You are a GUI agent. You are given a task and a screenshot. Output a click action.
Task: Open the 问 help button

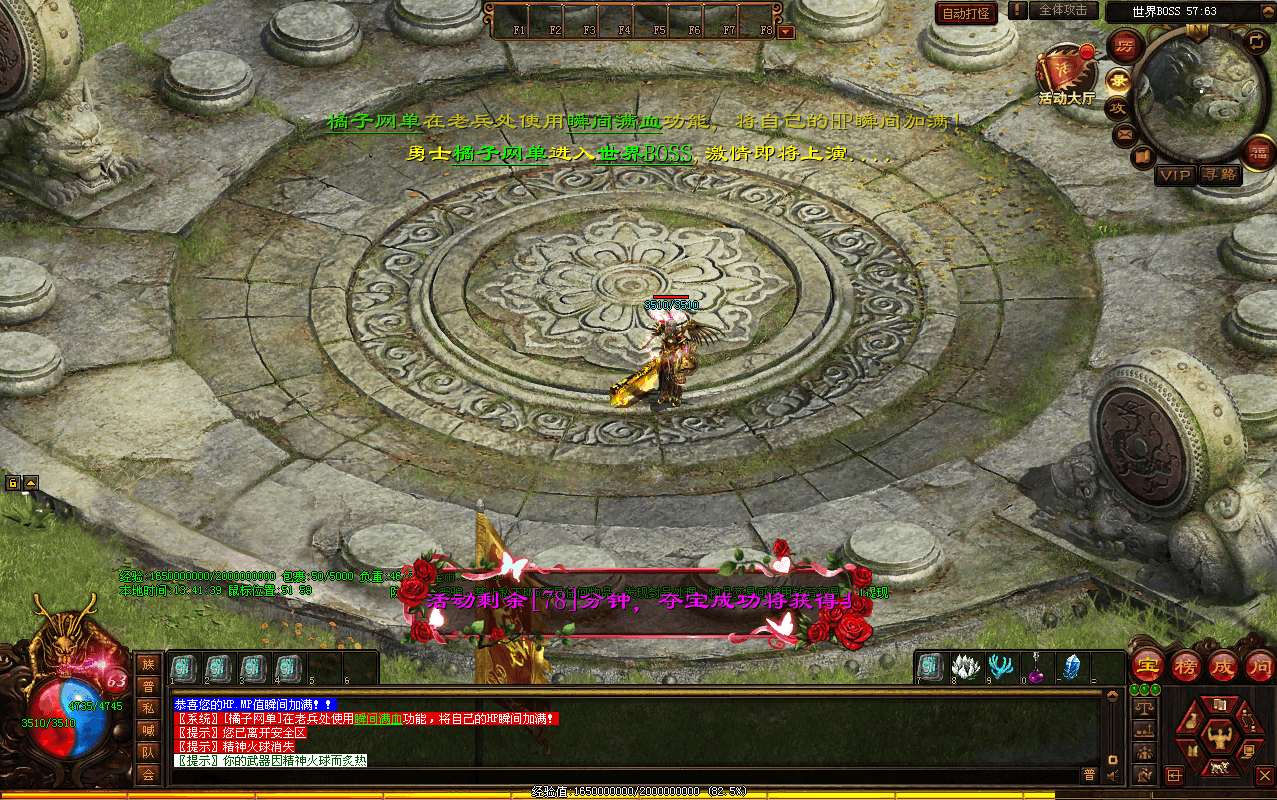(1259, 665)
